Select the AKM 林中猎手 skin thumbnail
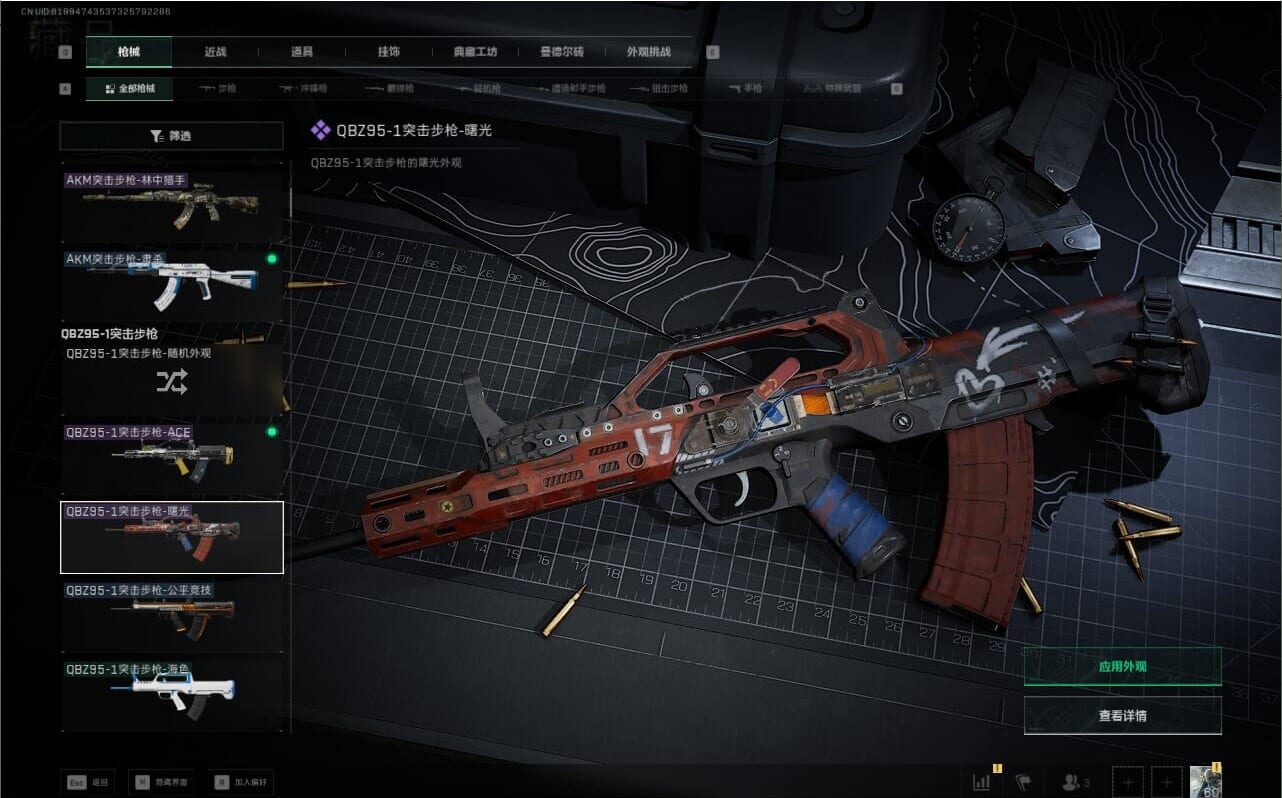Image resolution: width=1282 pixels, height=798 pixels. pyautogui.click(x=172, y=207)
